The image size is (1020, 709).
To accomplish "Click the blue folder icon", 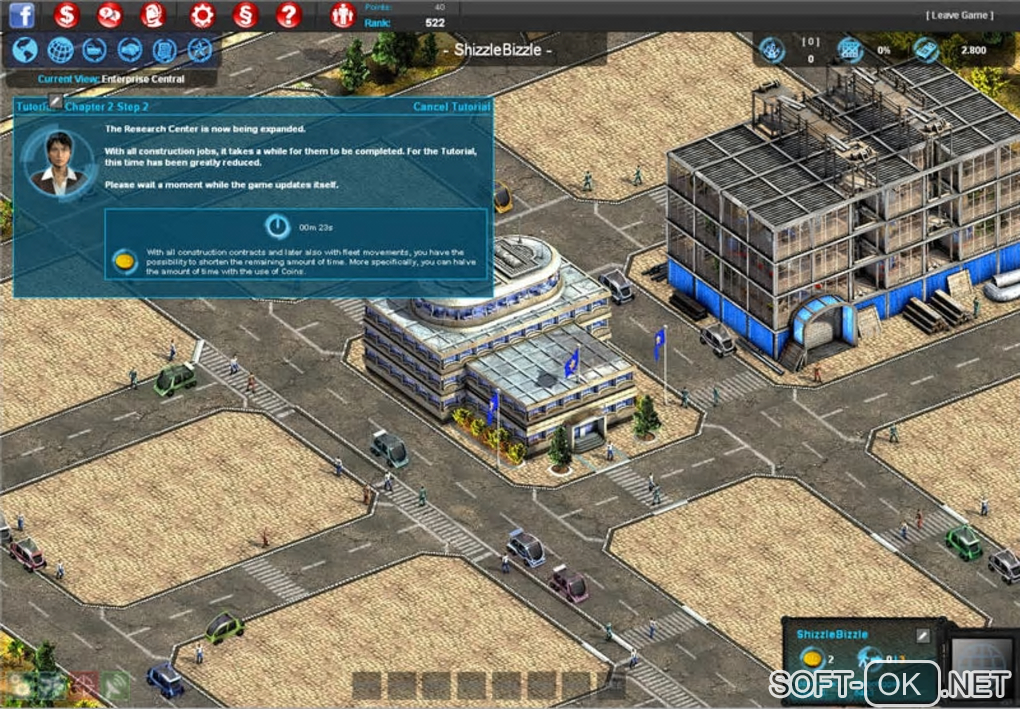I will tap(95, 50).
